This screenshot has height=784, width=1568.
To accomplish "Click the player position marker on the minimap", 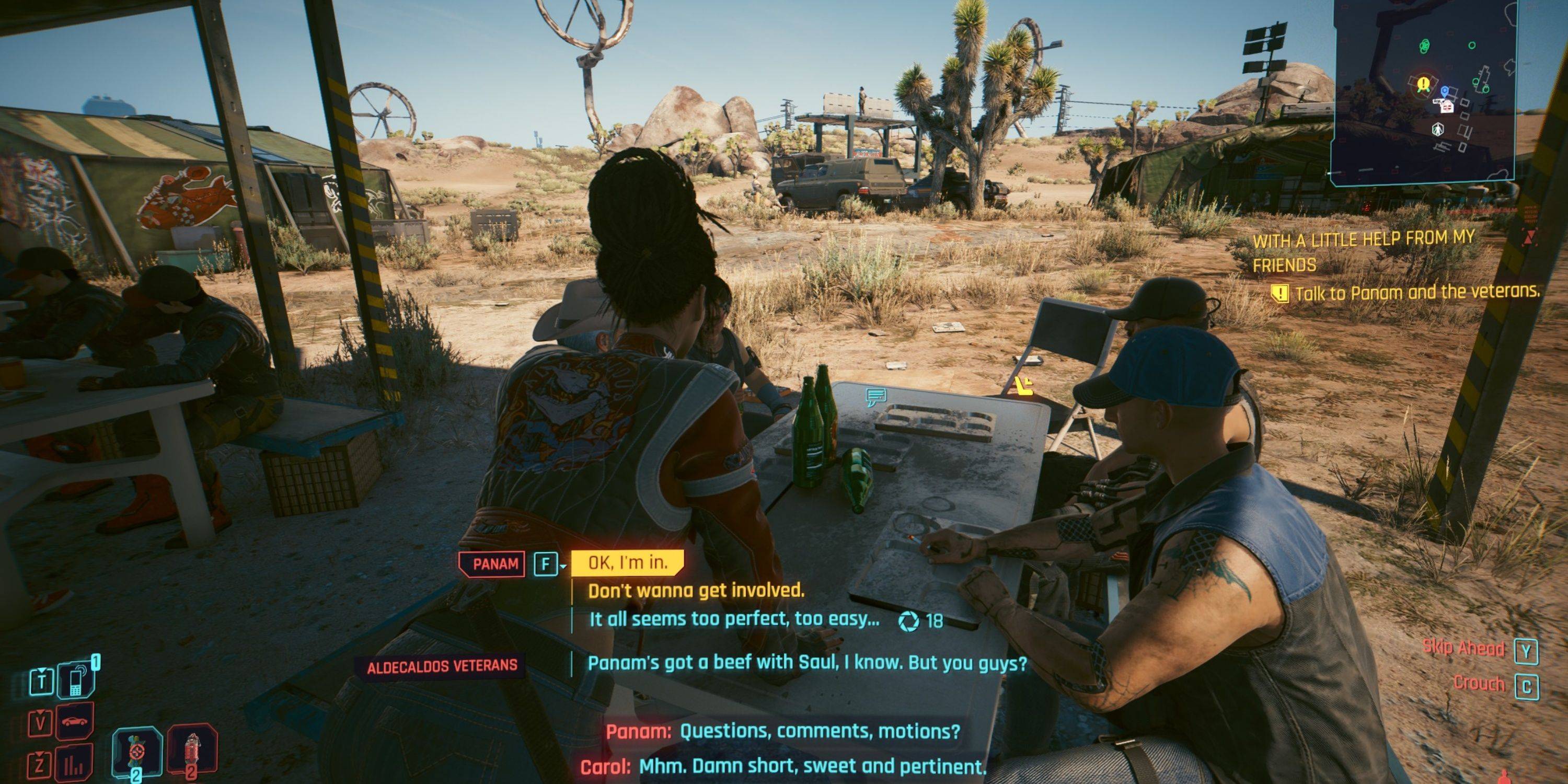I will pyautogui.click(x=1438, y=130).
